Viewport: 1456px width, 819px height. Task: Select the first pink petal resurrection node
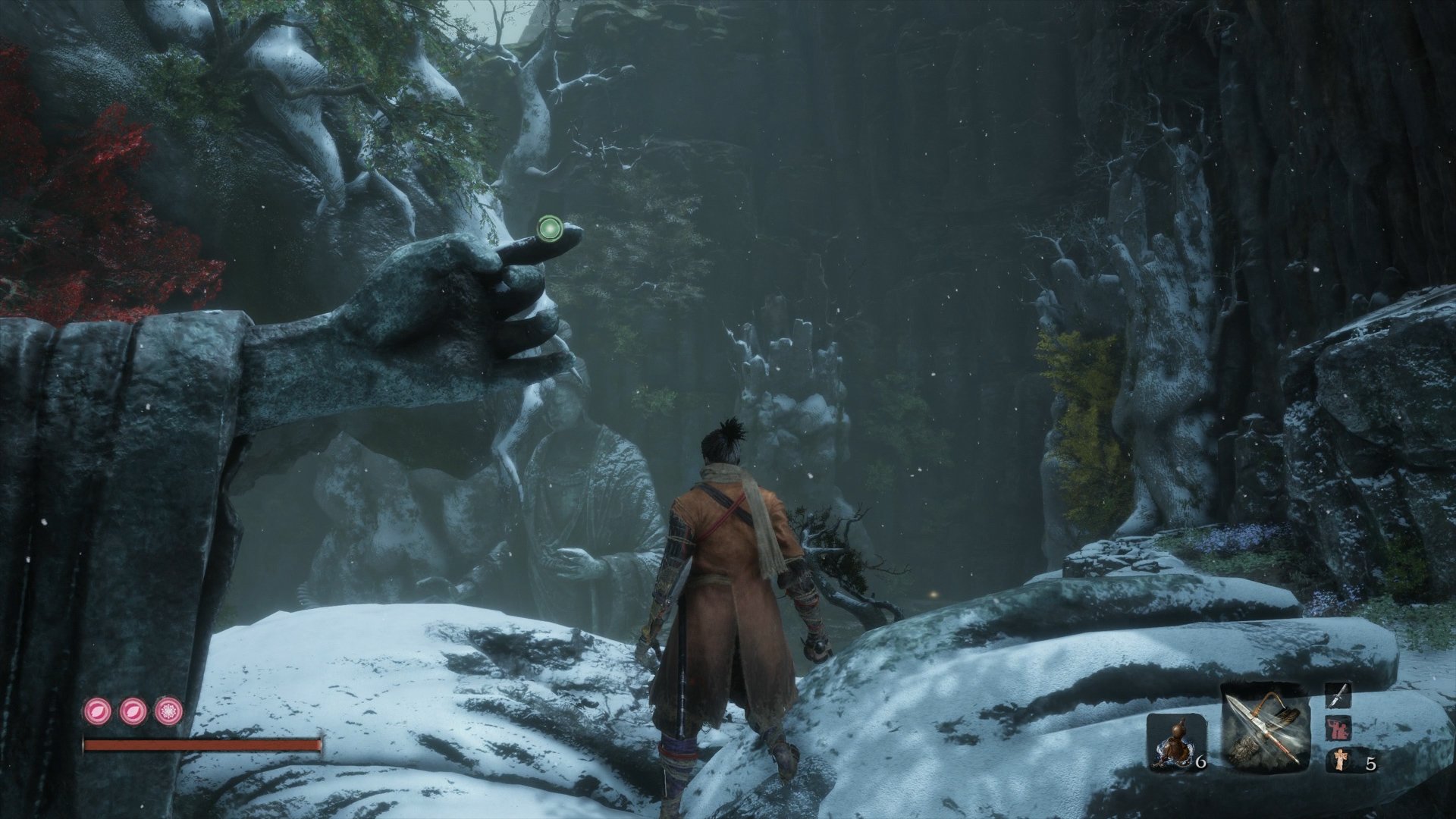[97, 712]
